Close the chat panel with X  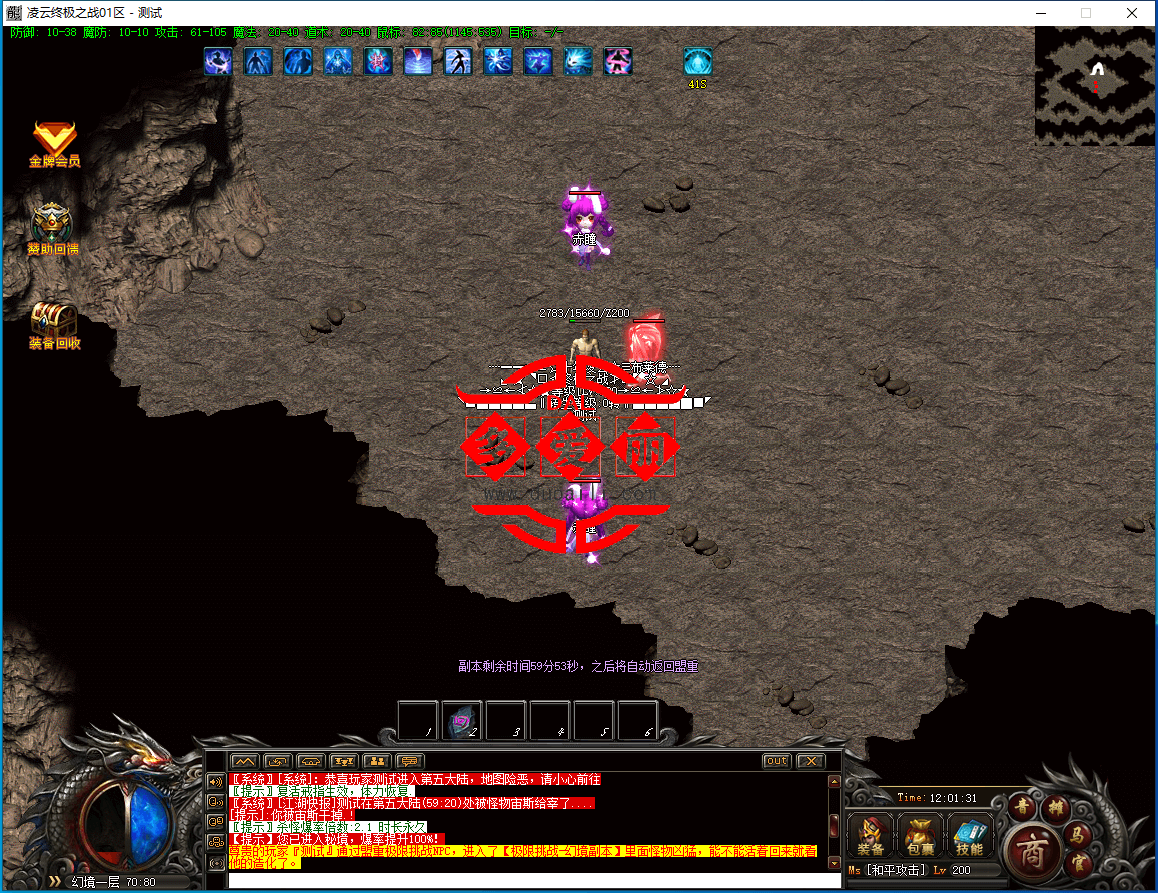pyautogui.click(x=809, y=761)
